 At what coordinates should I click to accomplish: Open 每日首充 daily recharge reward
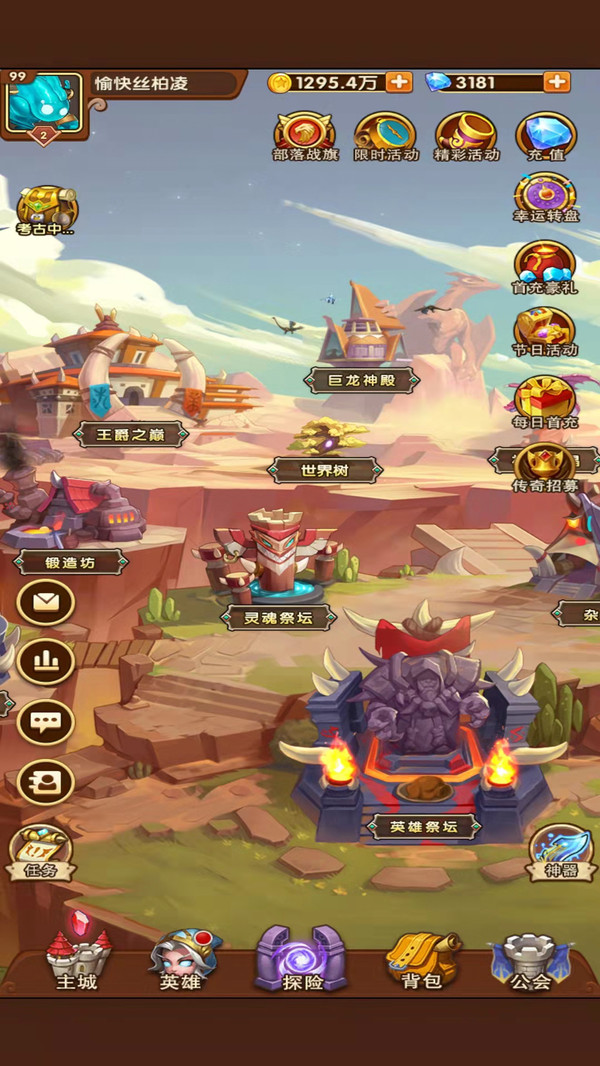[x=544, y=399]
